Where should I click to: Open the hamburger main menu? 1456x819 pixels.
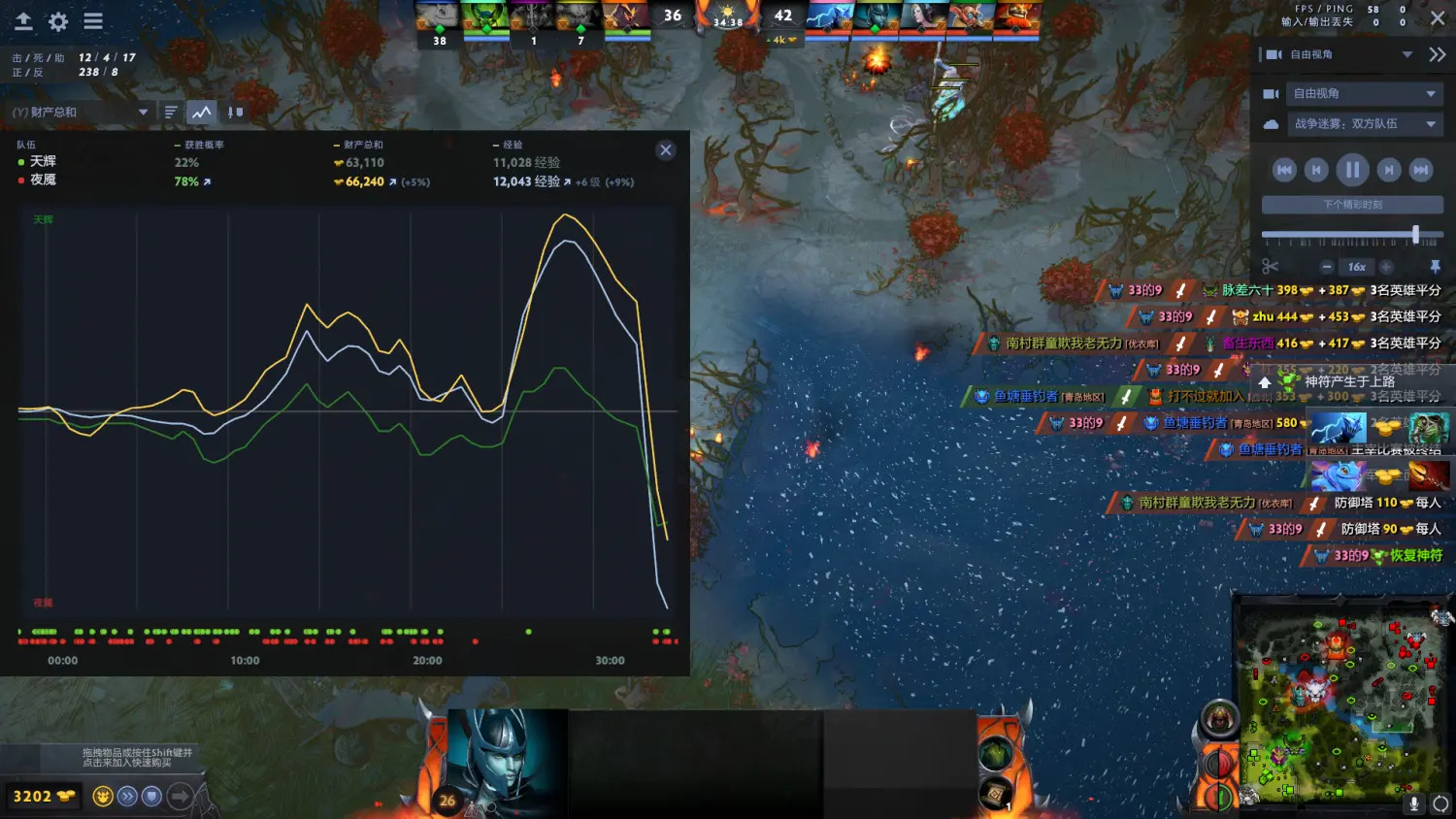93,21
